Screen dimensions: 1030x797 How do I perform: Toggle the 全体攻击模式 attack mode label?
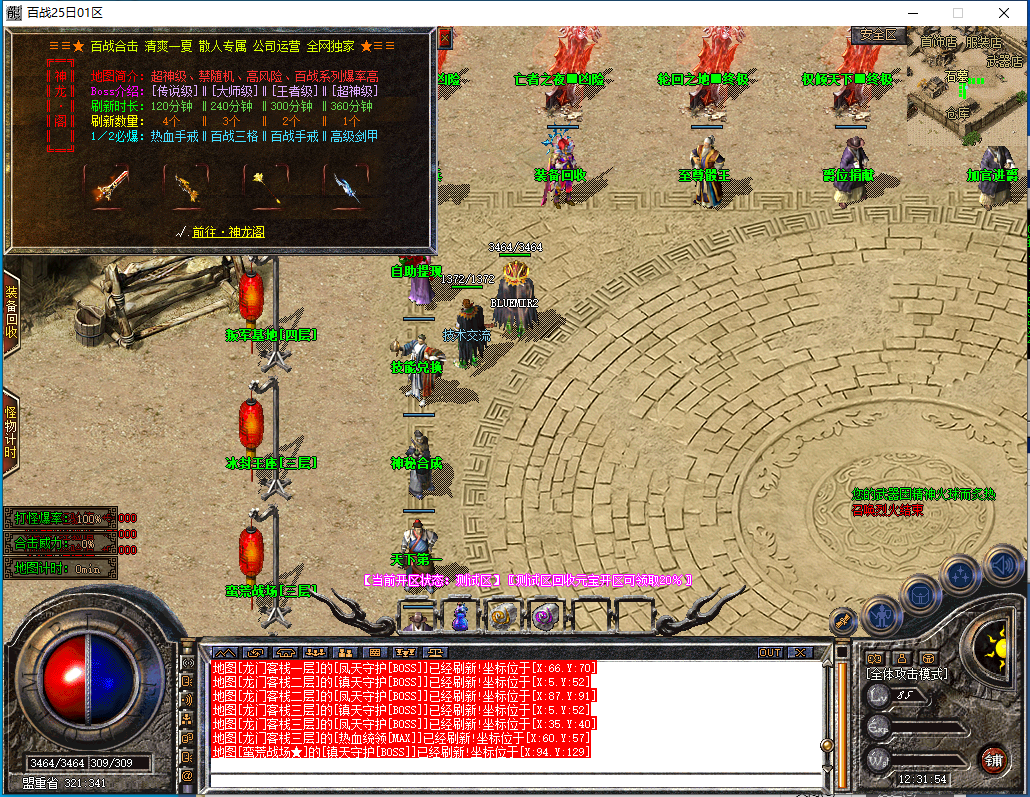point(906,674)
